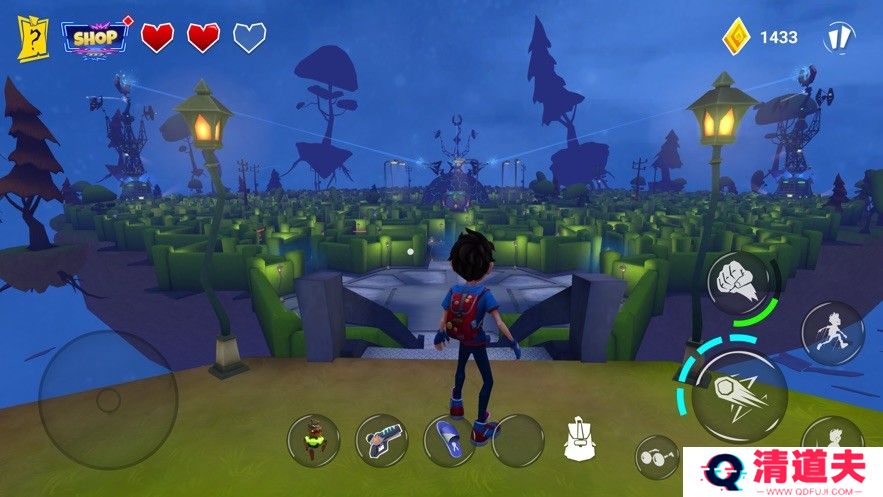
Task: Trigger the running sprint ability
Action: coord(832,333)
